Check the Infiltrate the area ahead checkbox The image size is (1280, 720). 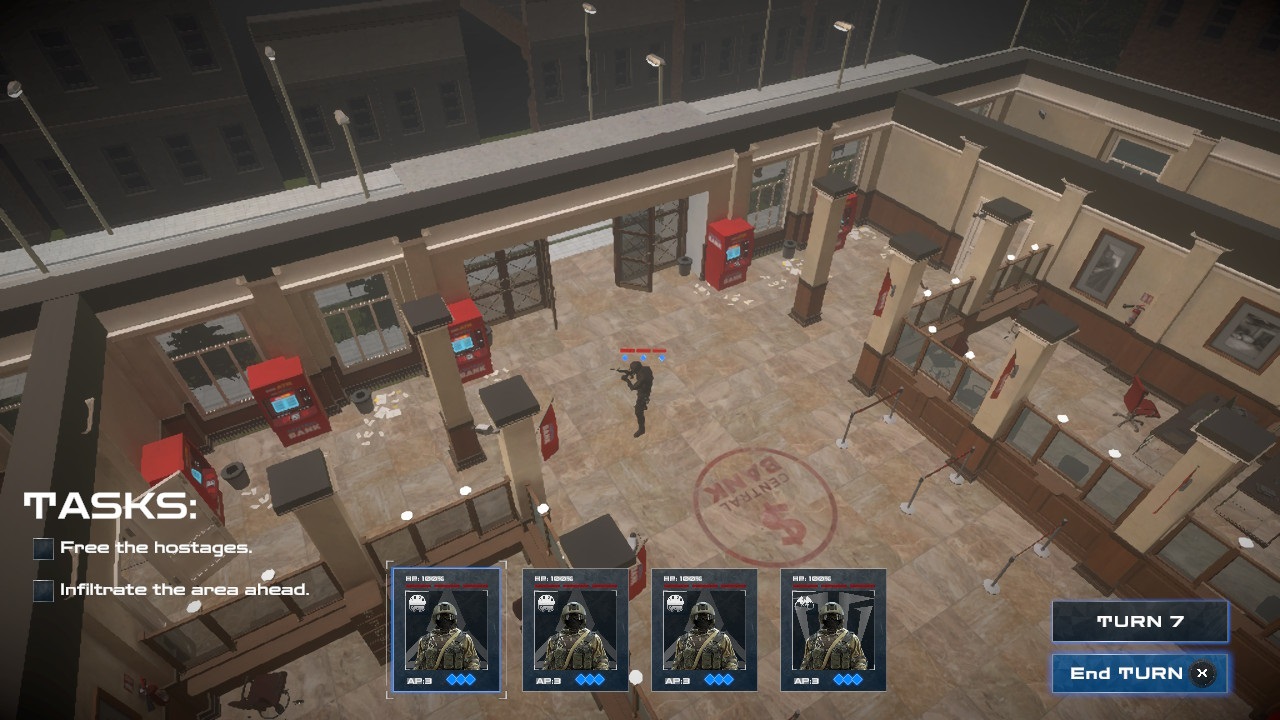tap(42, 589)
